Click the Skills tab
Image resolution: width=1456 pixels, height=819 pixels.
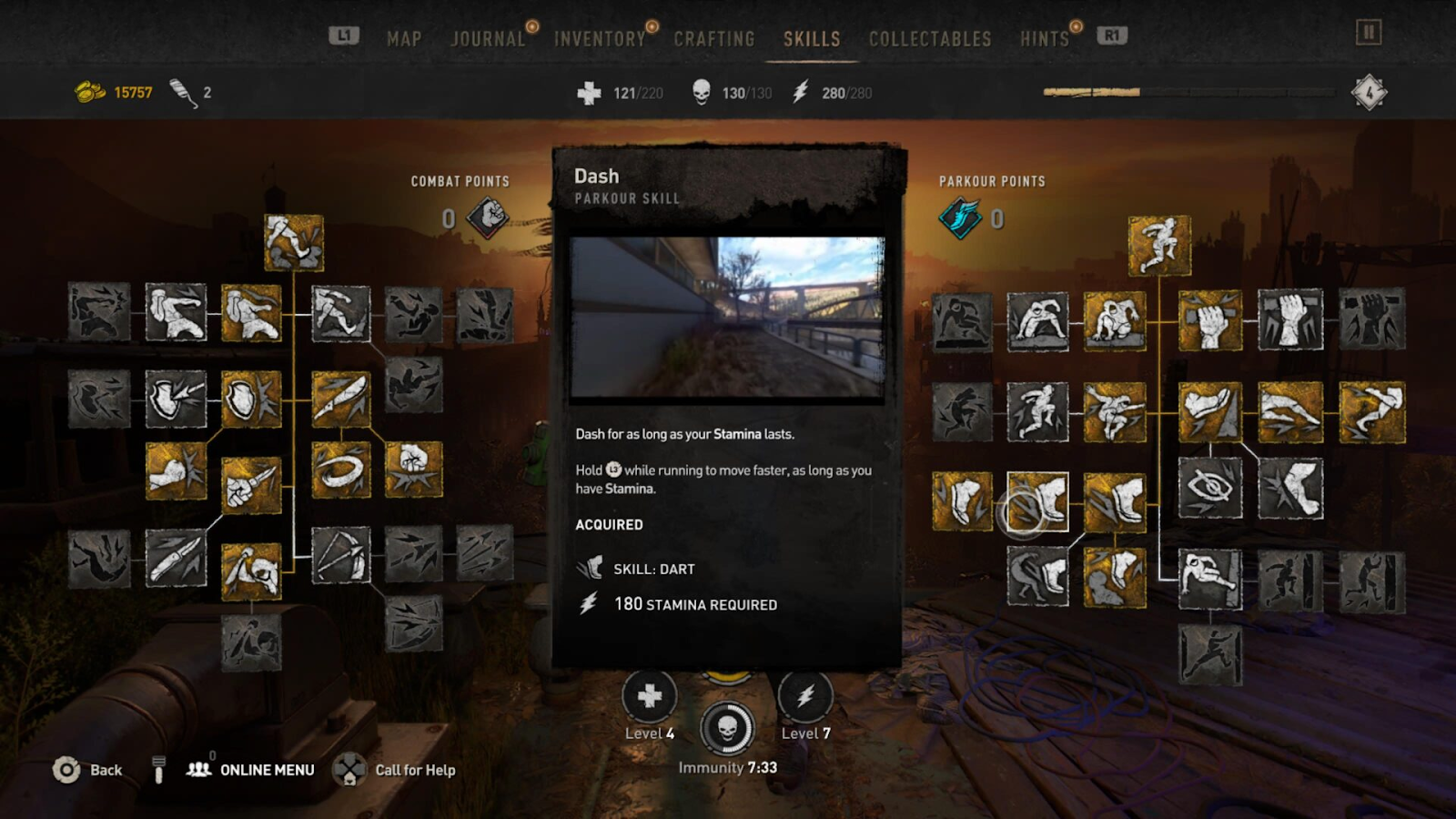812,39
